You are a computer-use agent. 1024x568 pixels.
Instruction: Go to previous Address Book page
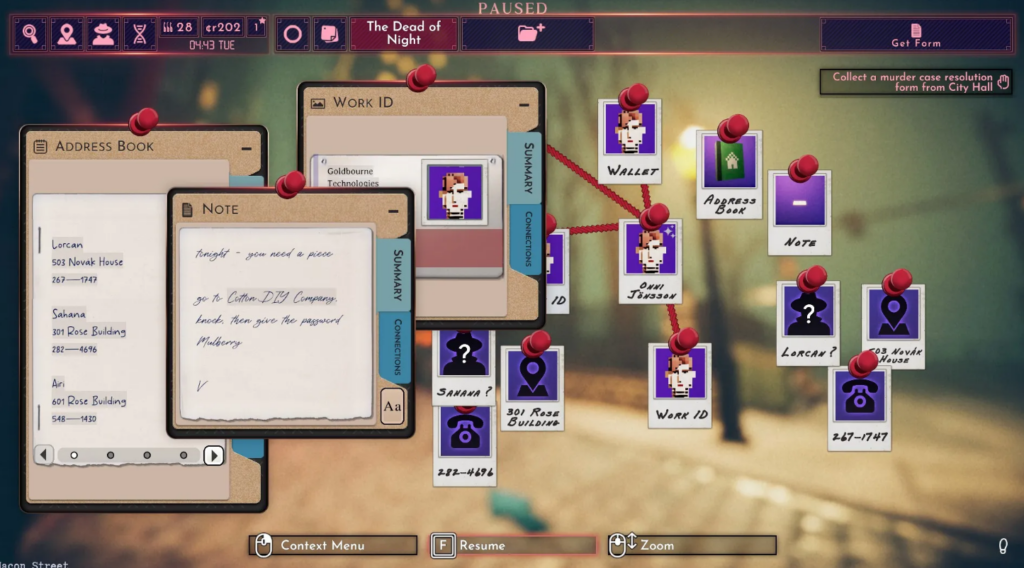click(x=44, y=455)
